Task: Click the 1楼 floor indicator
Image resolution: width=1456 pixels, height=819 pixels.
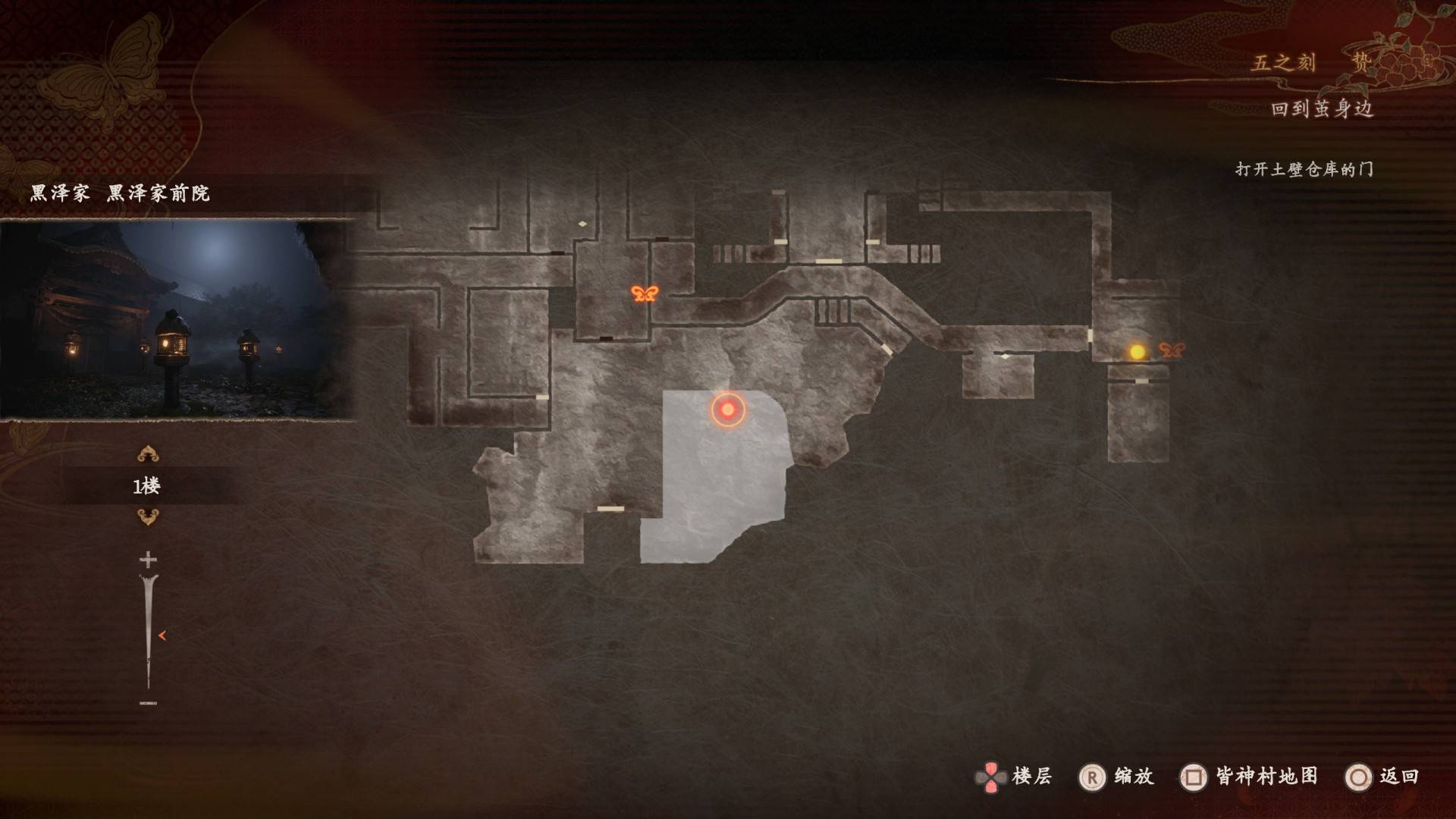Action: pyautogui.click(x=147, y=486)
